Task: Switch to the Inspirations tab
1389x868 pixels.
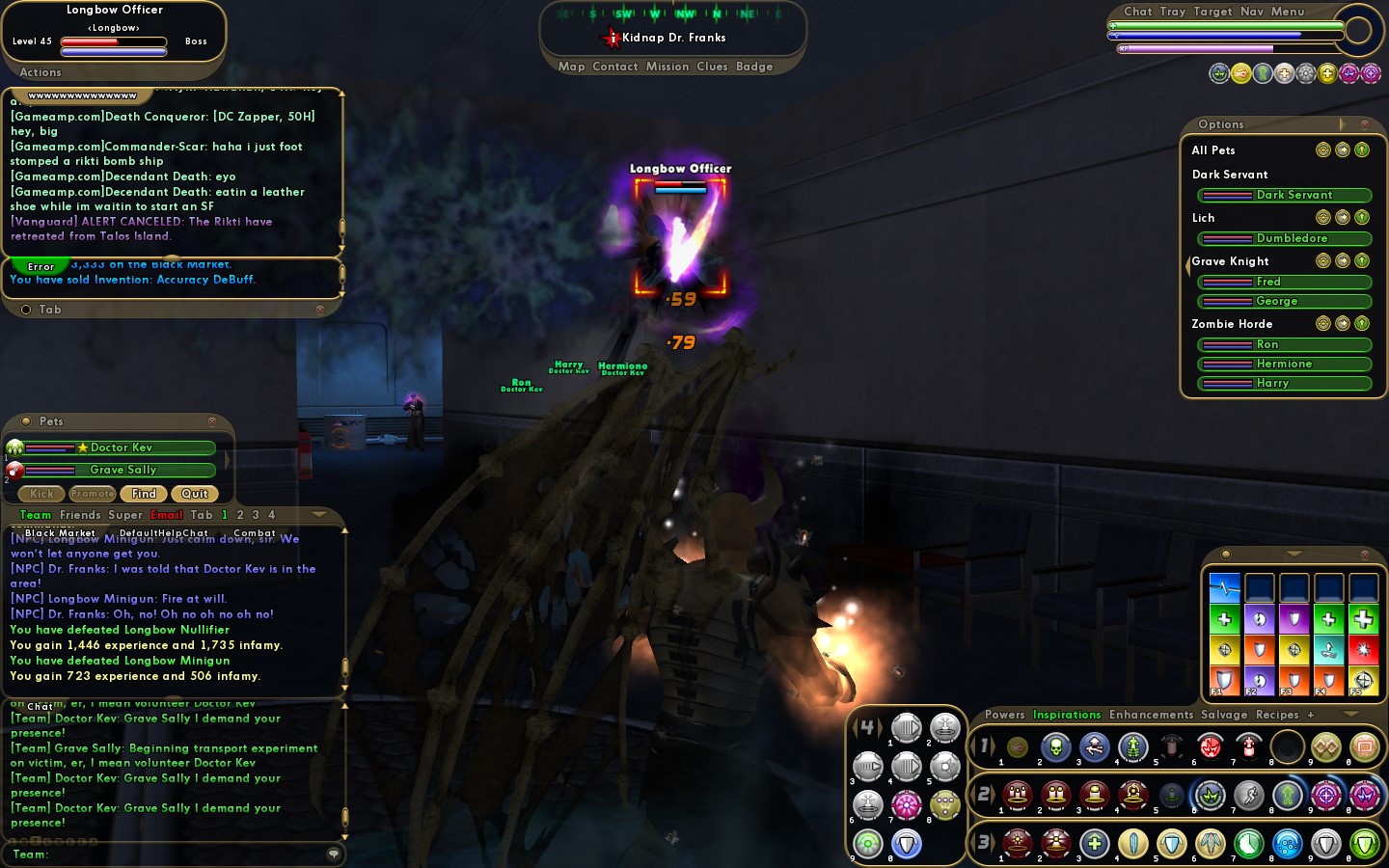Action: [x=1067, y=715]
